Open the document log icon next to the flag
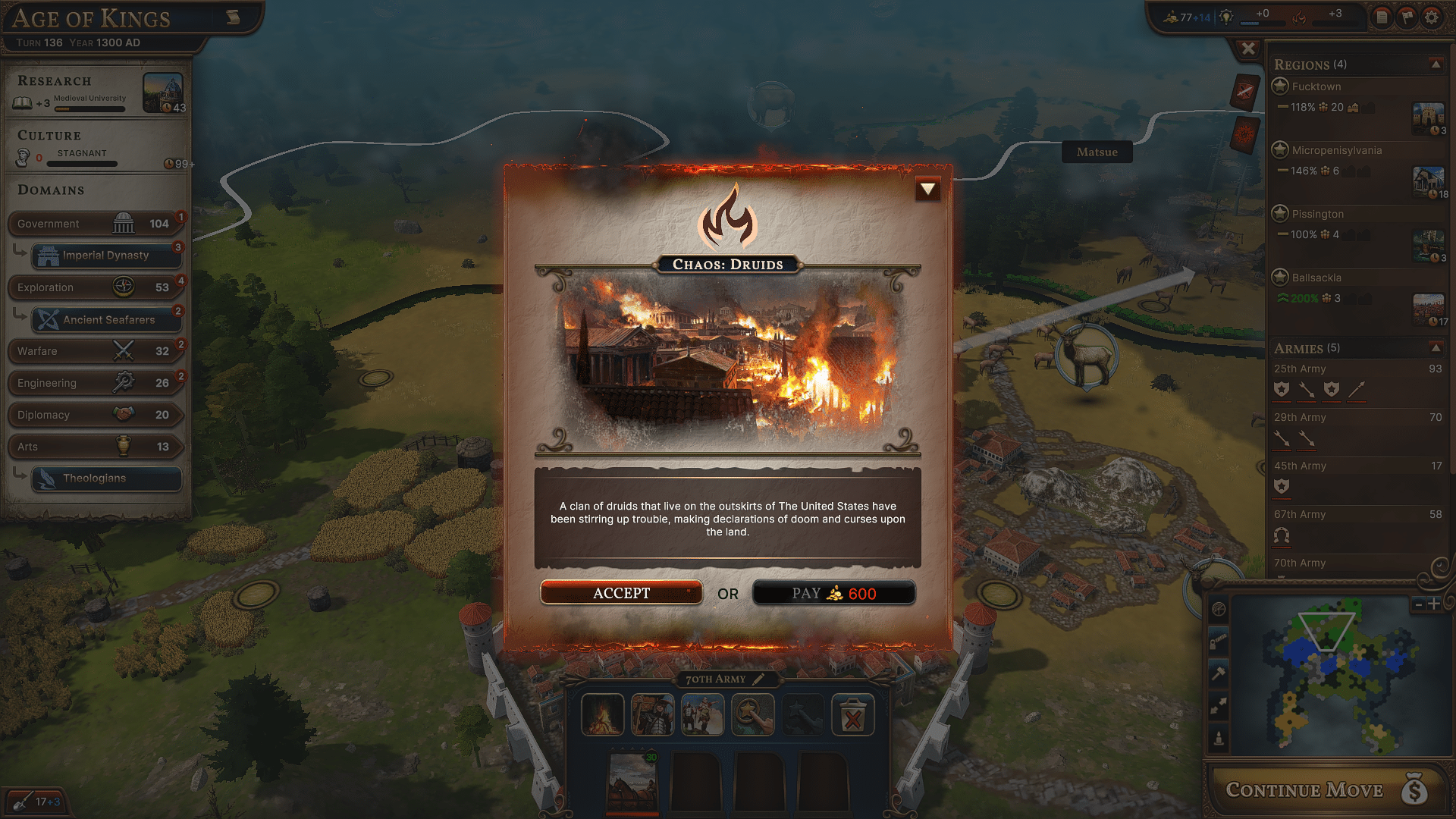Screen dimensions: 1456x819 tap(1382, 17)
